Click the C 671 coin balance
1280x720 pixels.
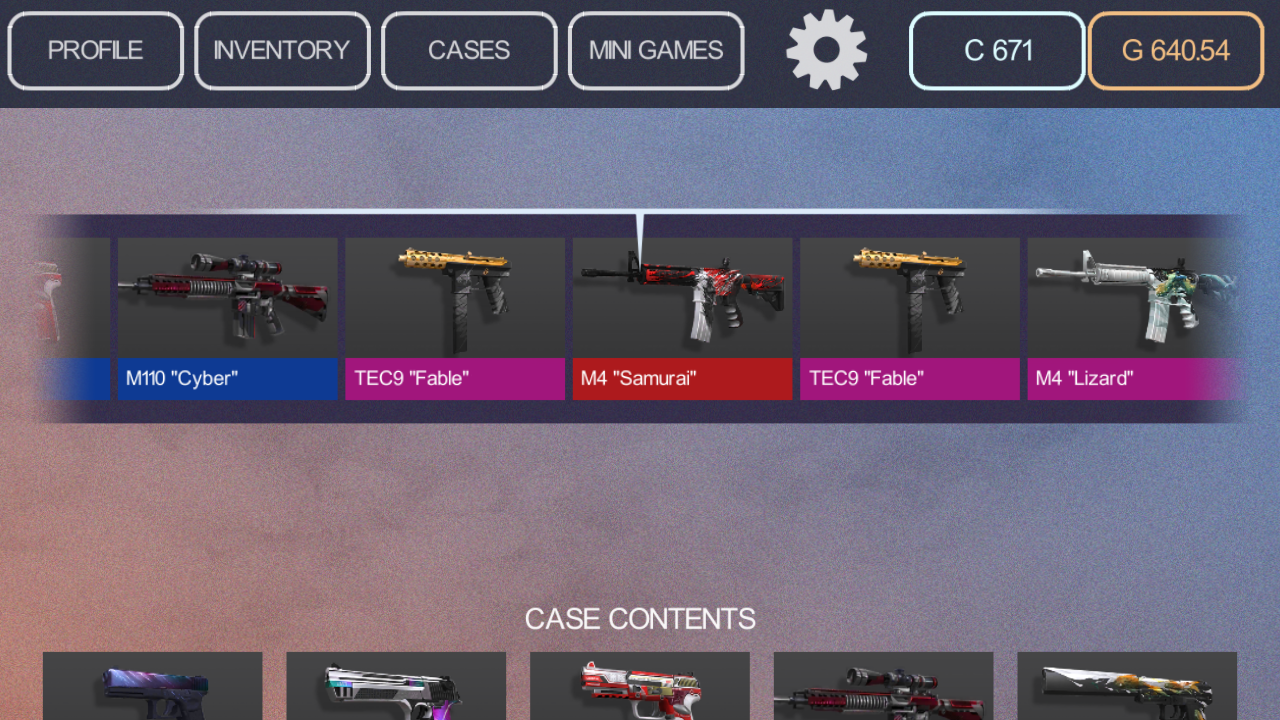(996, 50)
